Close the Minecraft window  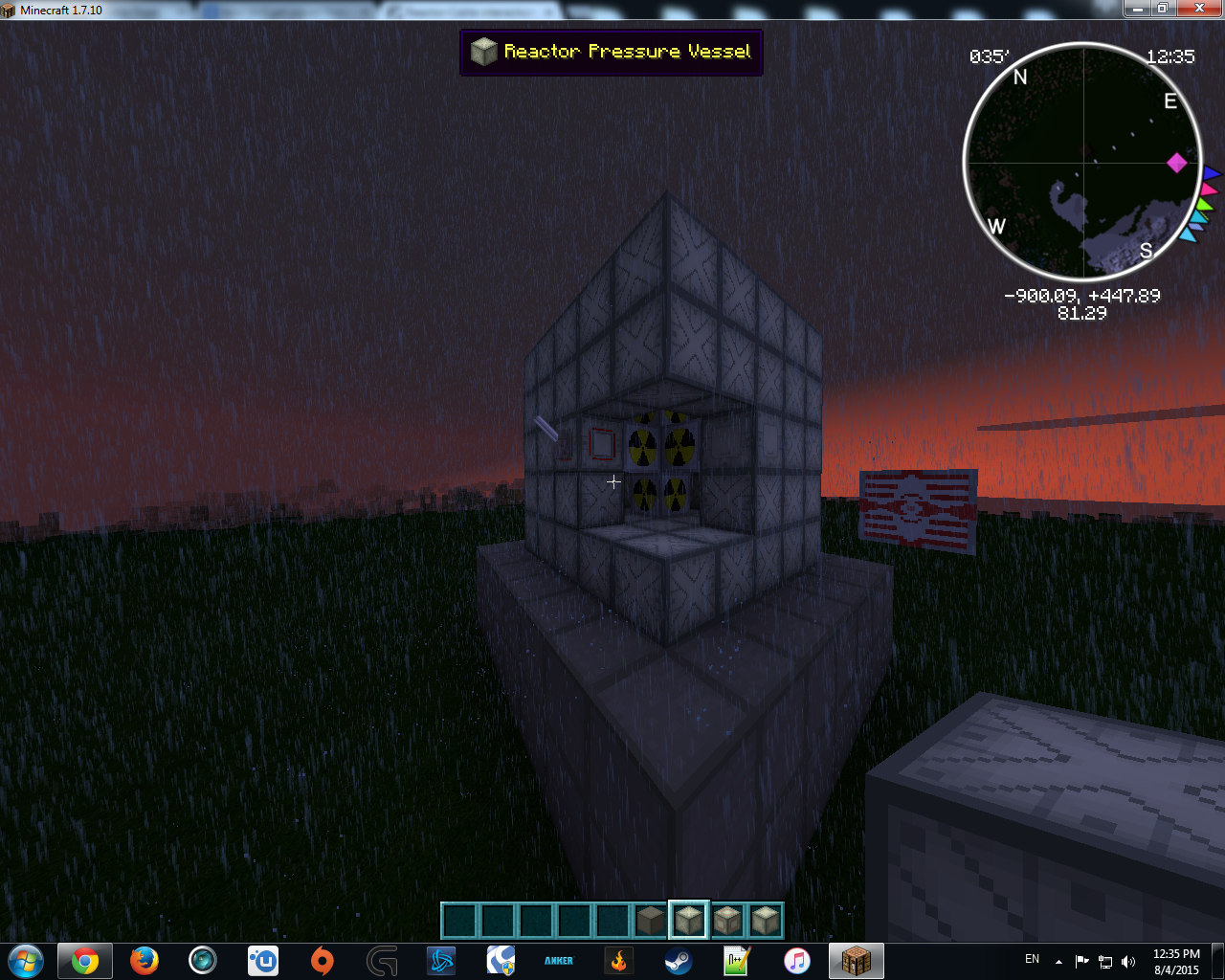tap(1199, 9)
